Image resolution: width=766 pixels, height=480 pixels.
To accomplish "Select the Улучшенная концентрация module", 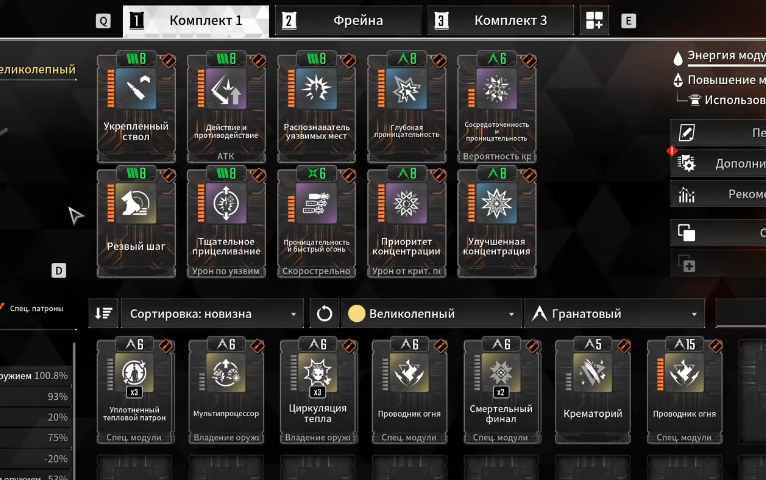I will [x=497, y=221].
